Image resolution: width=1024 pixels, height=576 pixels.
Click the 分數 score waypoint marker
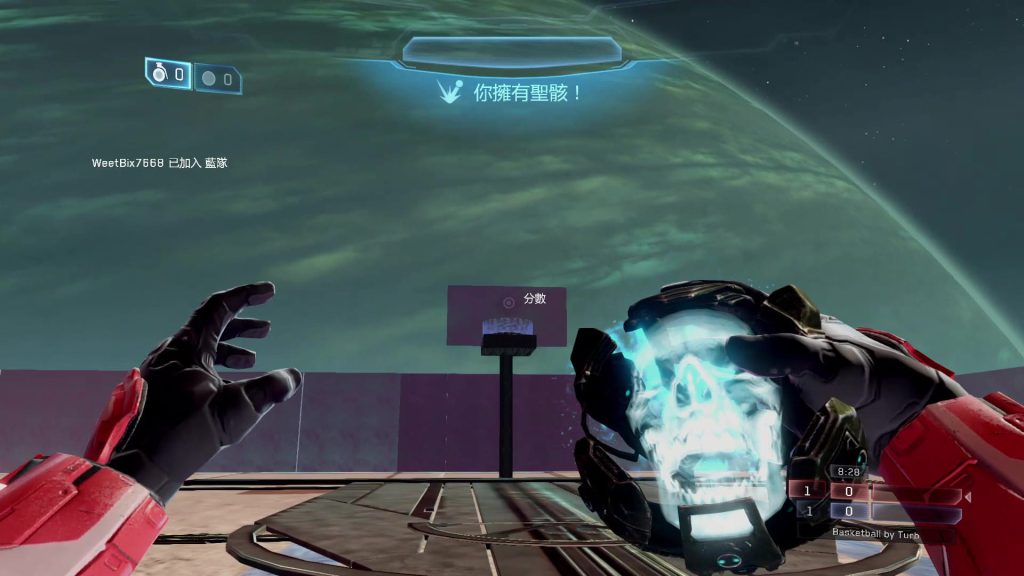pyautogui.click(x=509, y=300)
